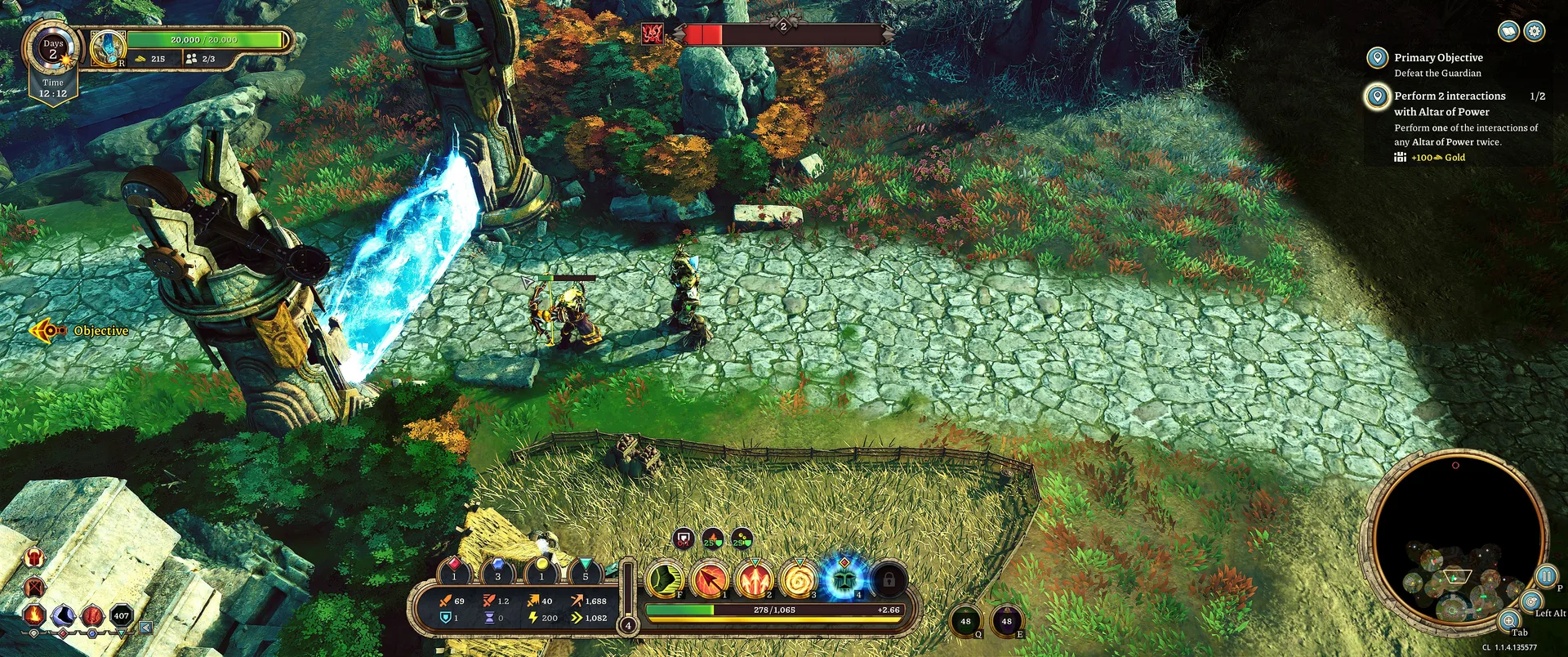Click the hero portrait in top-left
This screenshot has height=657, width=1568.
(107, 48)
